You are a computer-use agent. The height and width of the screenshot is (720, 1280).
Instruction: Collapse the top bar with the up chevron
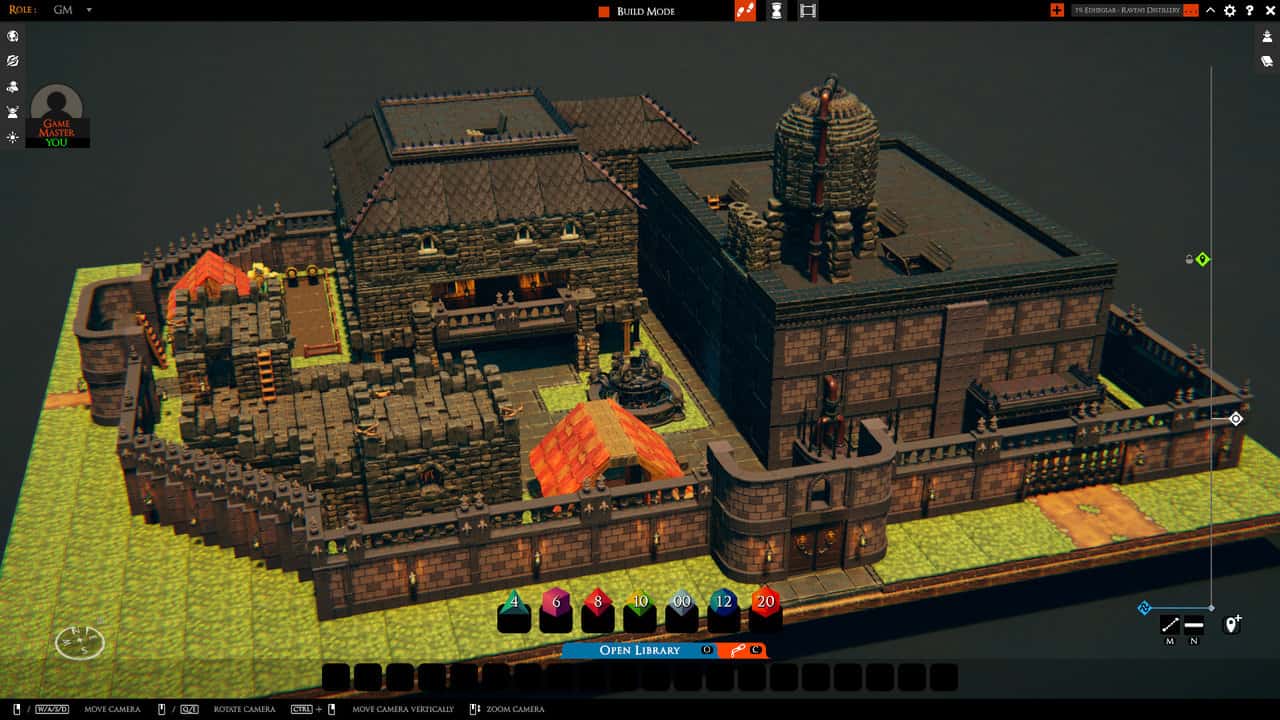[1210, 11]
